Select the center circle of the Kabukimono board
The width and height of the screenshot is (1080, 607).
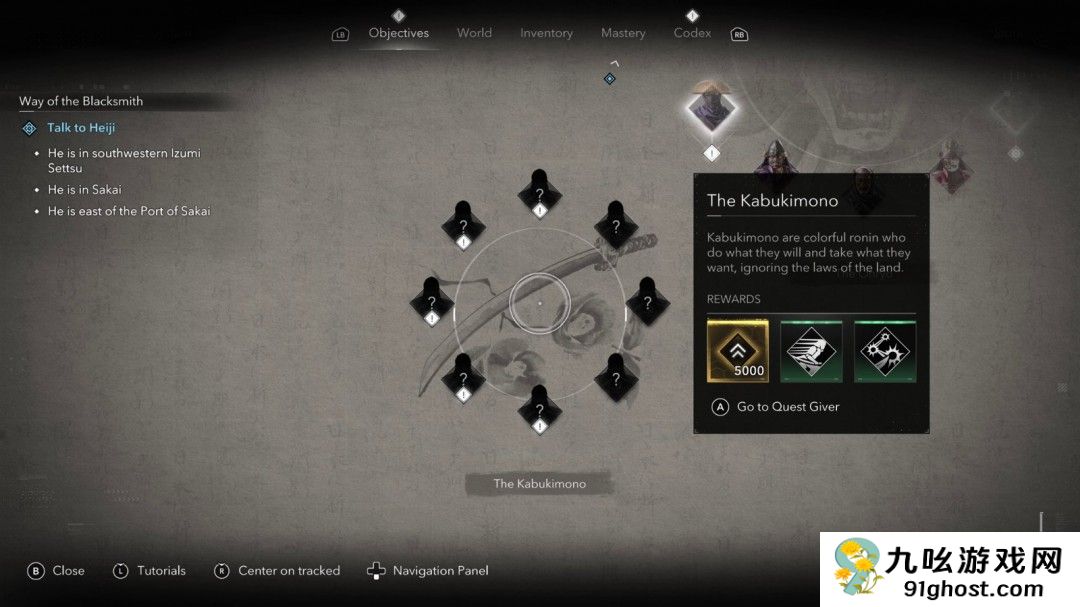[x=539, y=302]
